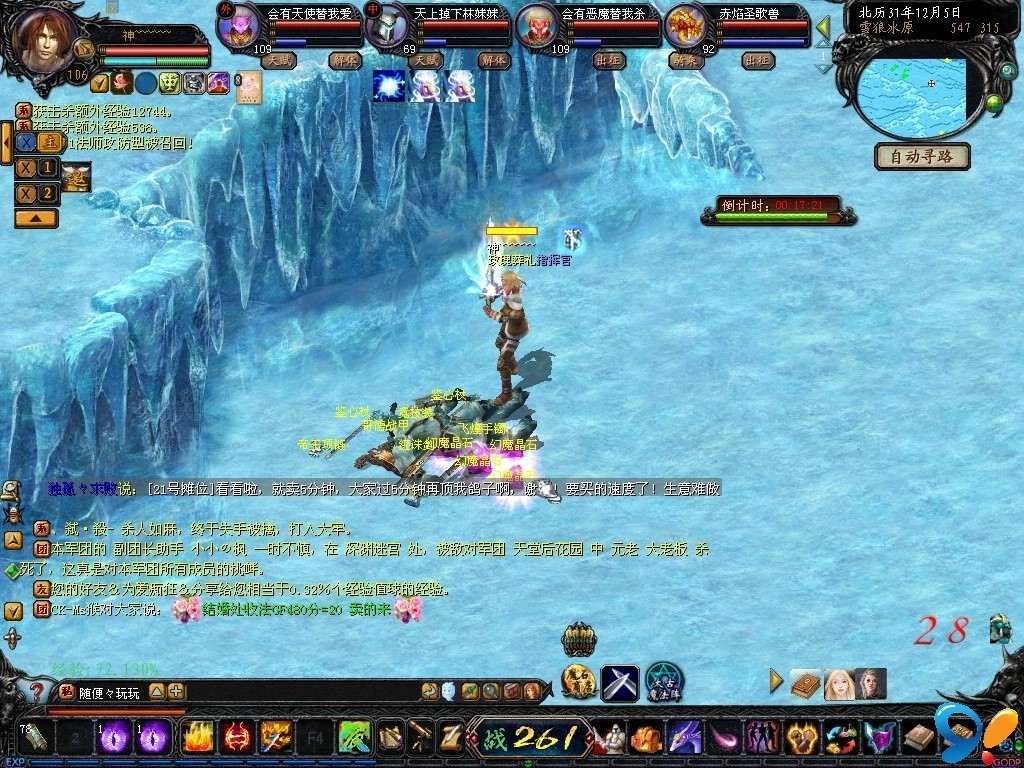This screenshot has width=1024, height=768.
Task: Select pet 会有天使替我爱 portrait
Action: 240,27
